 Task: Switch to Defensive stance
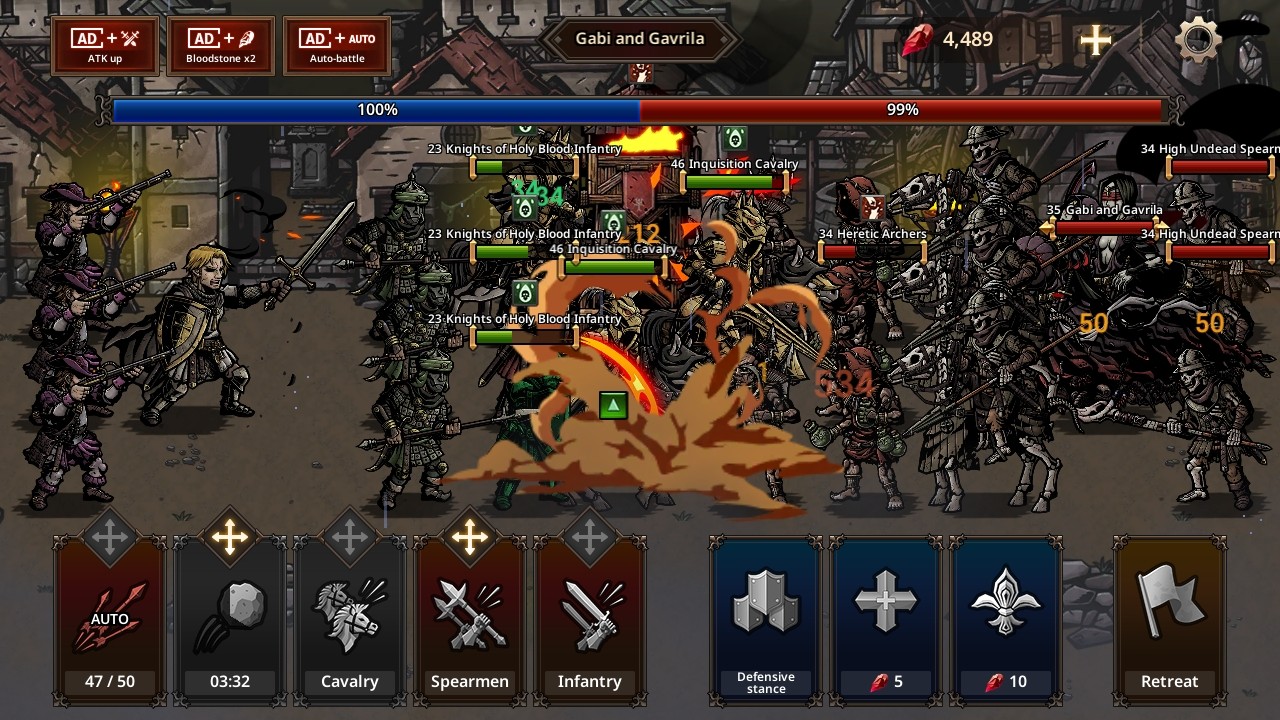(766, 620)
